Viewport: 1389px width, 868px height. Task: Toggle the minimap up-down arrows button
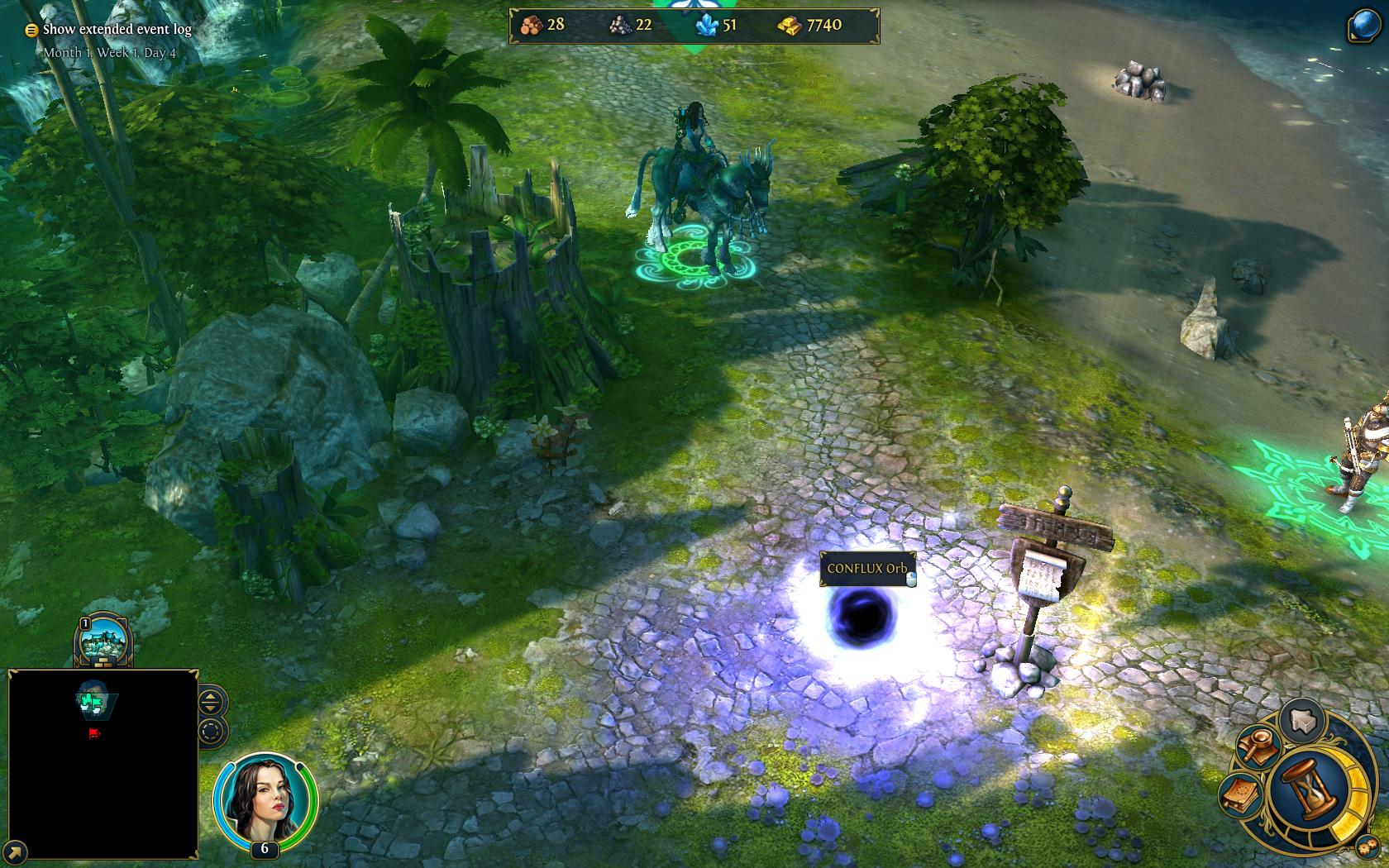211,703
